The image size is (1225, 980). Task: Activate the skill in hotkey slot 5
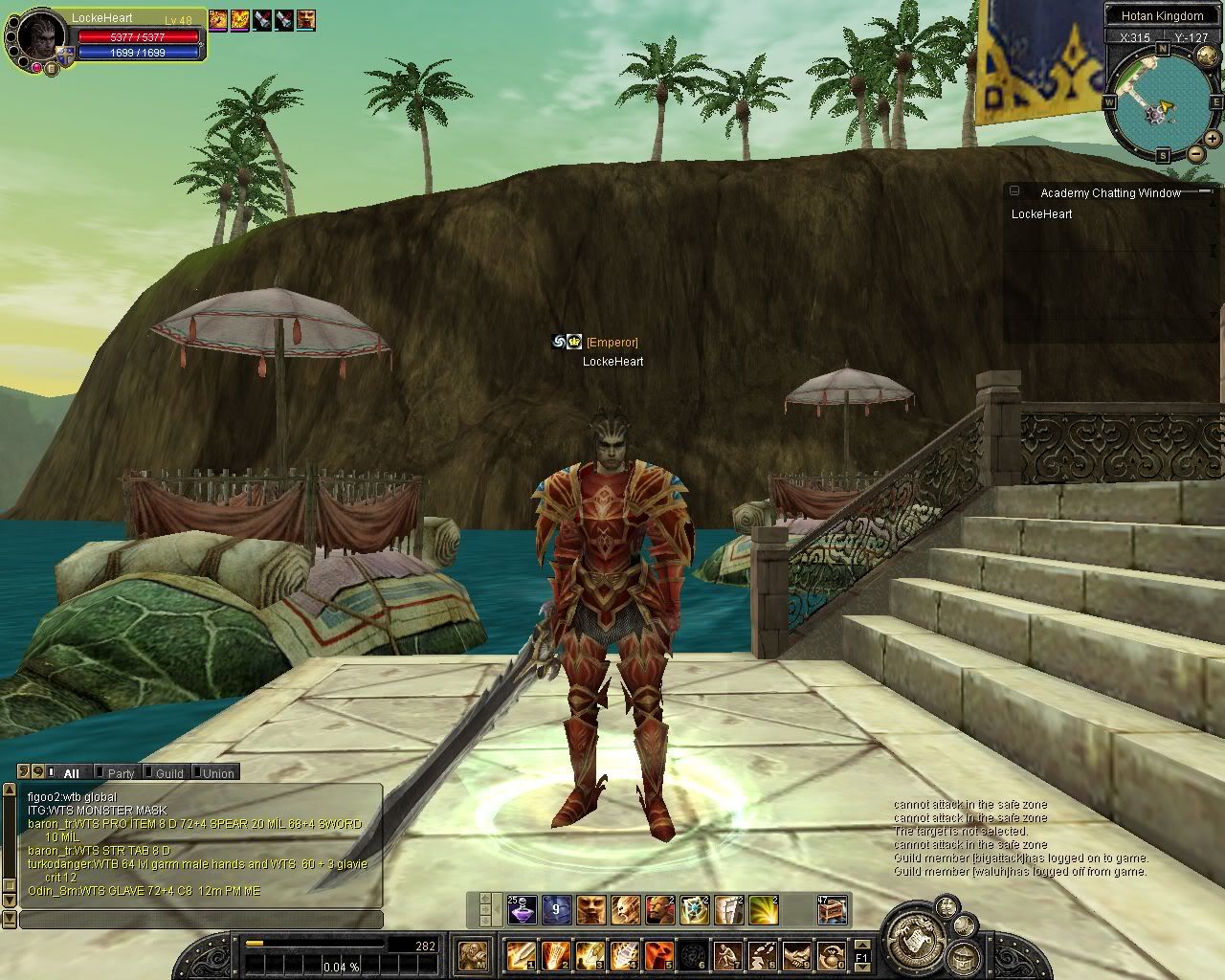click(x=659, y=955)
